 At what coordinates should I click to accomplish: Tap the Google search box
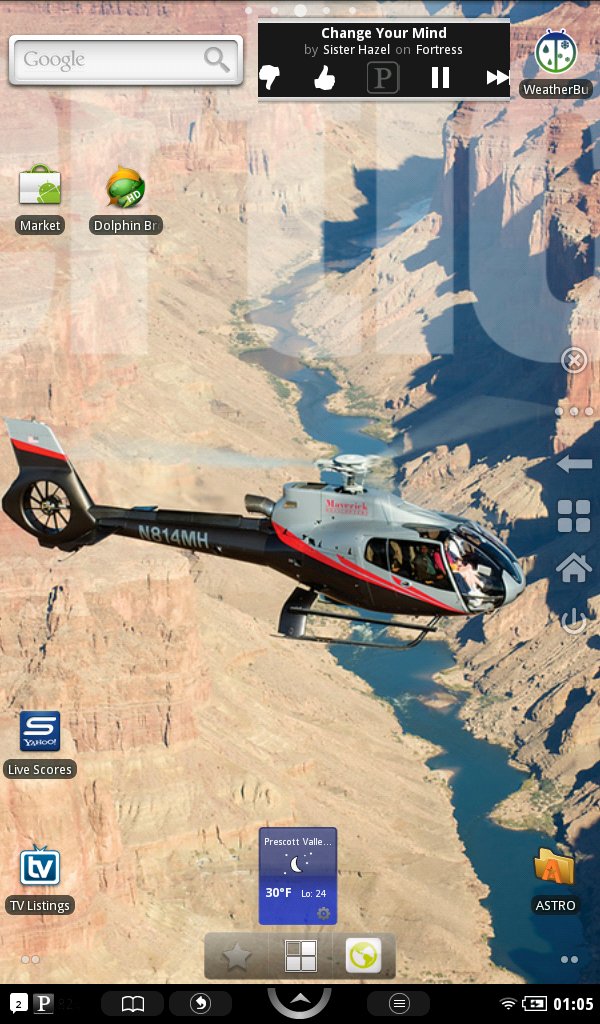pos(110,60)
